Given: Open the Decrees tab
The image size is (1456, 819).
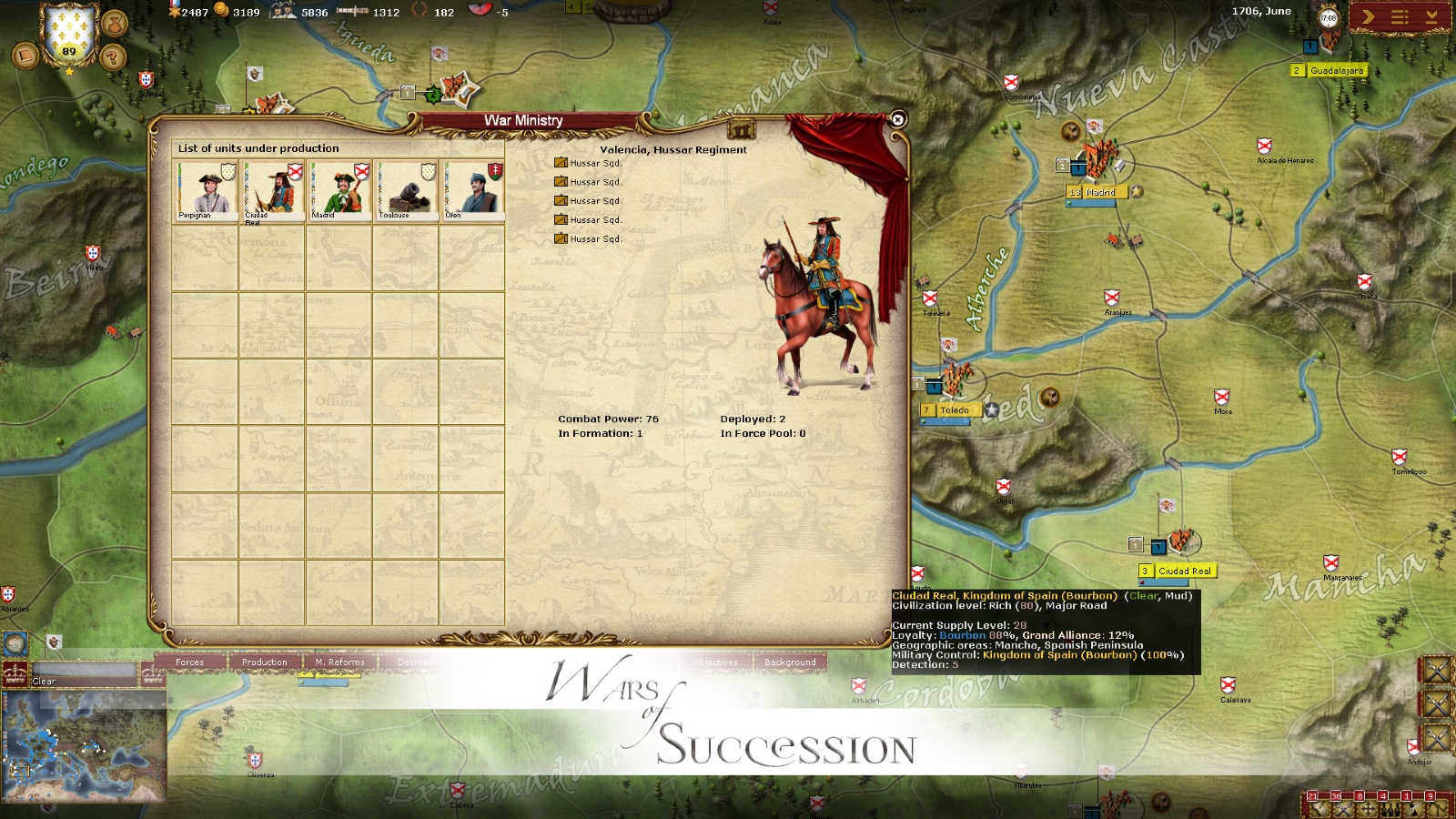Looking at the screenshot, I should 414,662.
